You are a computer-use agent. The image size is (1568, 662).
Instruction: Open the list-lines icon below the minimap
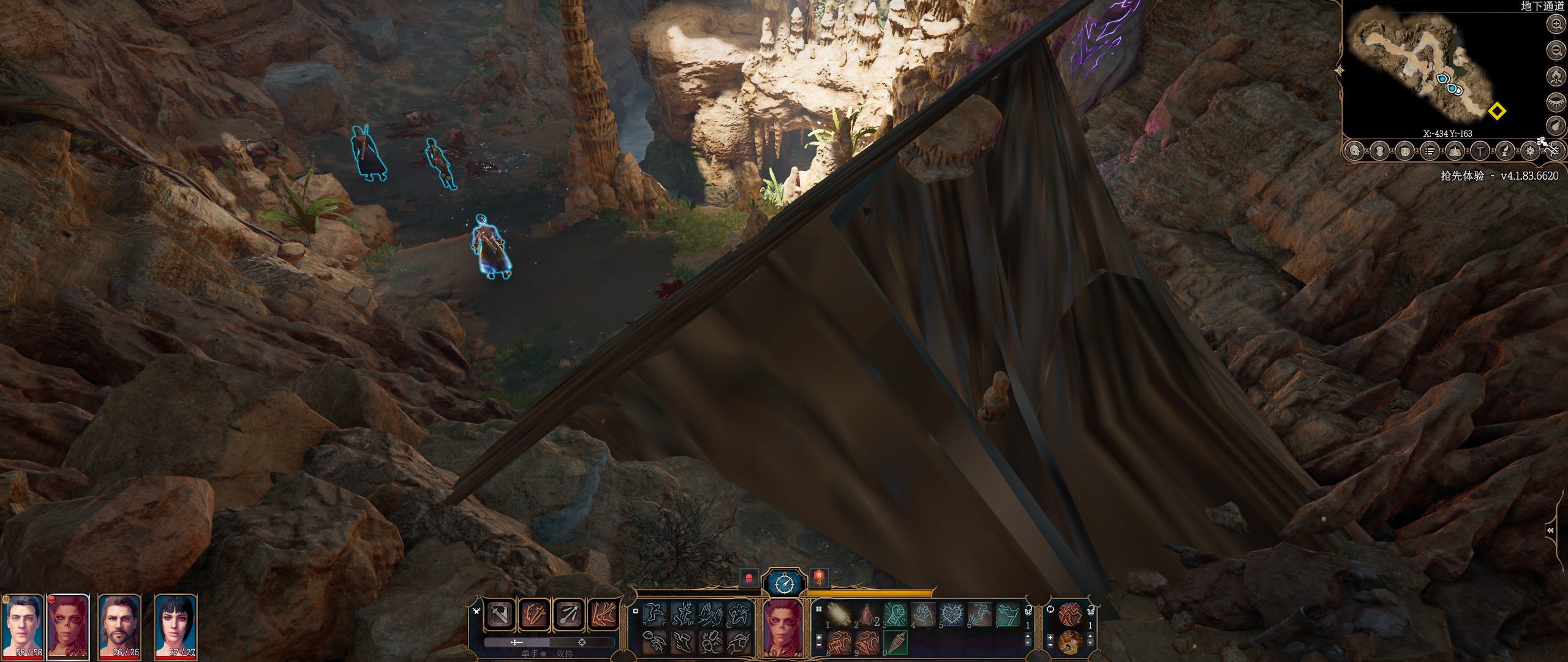coord(1430,150)
